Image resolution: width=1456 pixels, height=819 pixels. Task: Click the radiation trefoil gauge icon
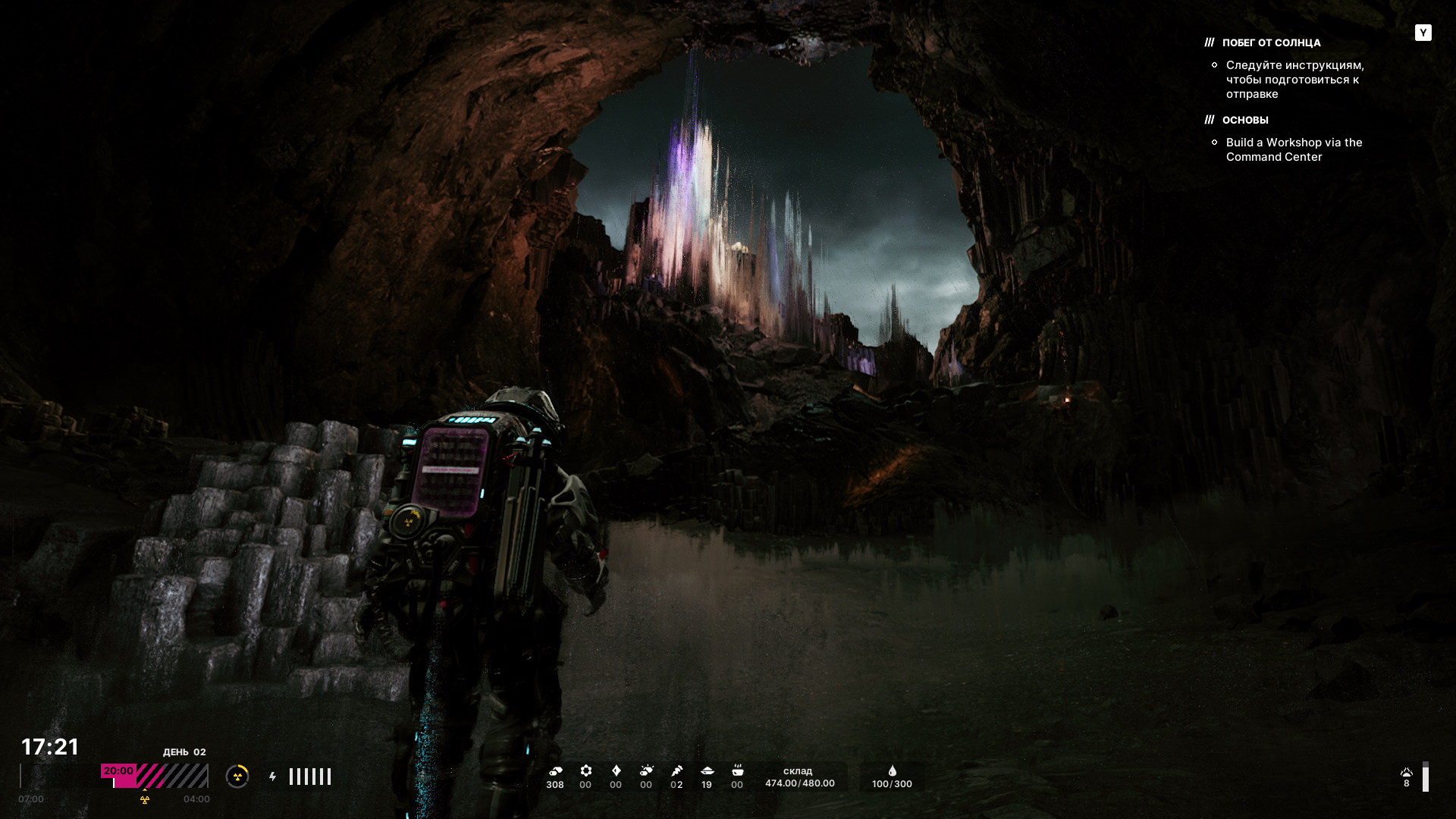pyautogui.click(x=237, y=776)
